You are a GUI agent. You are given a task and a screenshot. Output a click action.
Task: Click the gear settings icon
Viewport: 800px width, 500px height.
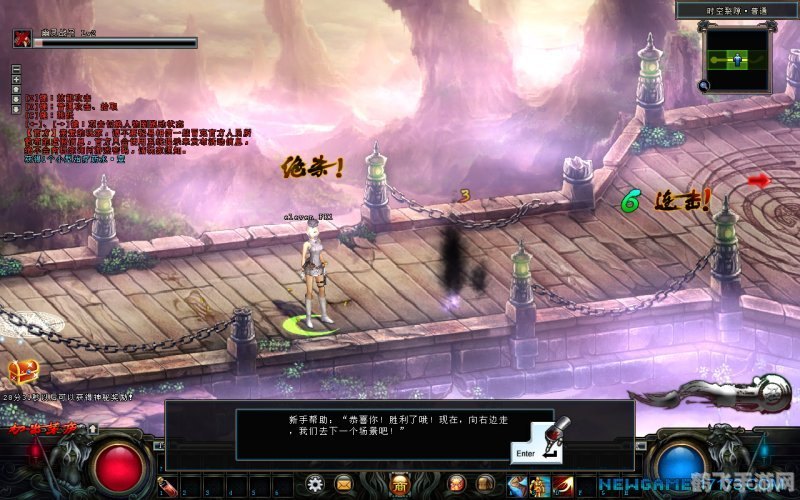click(x=316, y=485)
